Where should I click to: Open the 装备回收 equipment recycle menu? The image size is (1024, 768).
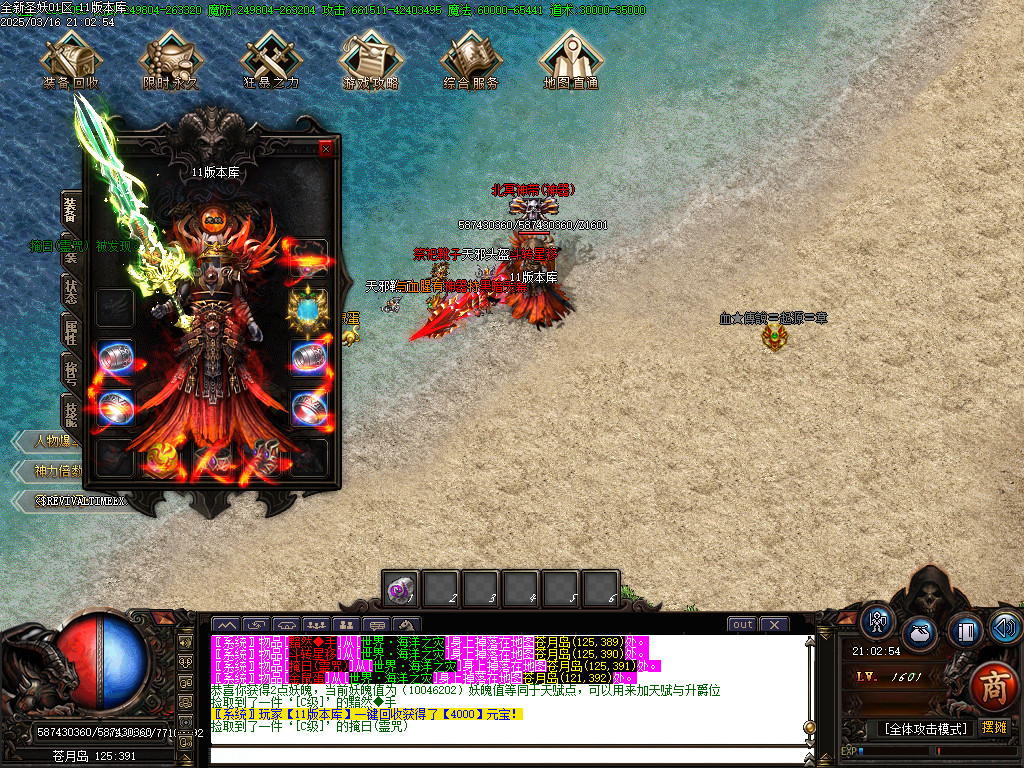click(71, 58)
